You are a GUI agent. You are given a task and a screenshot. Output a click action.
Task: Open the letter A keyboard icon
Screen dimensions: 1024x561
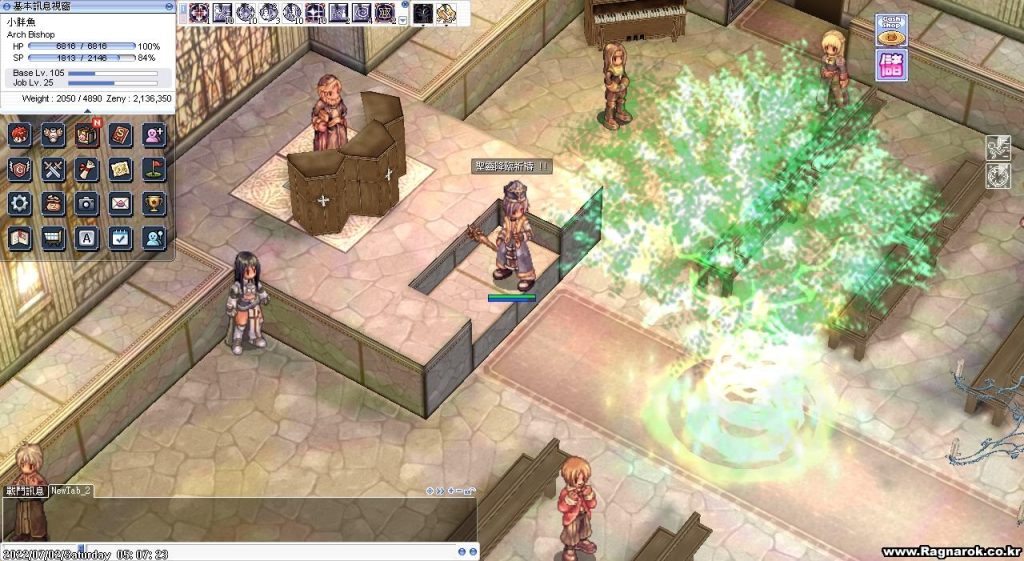87,237
